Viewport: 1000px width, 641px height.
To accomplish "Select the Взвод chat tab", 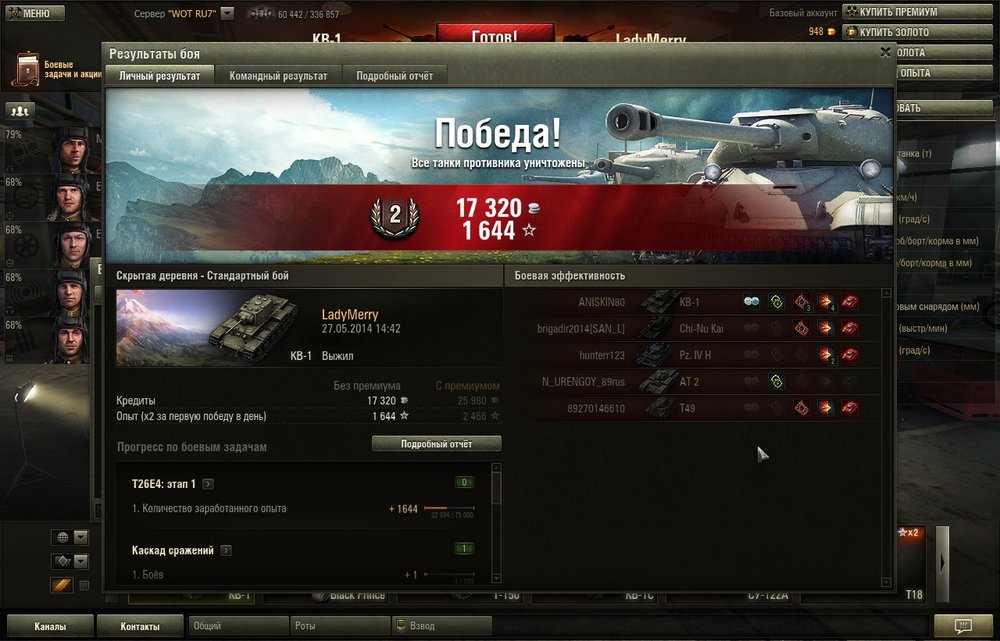I will (438, 627).
